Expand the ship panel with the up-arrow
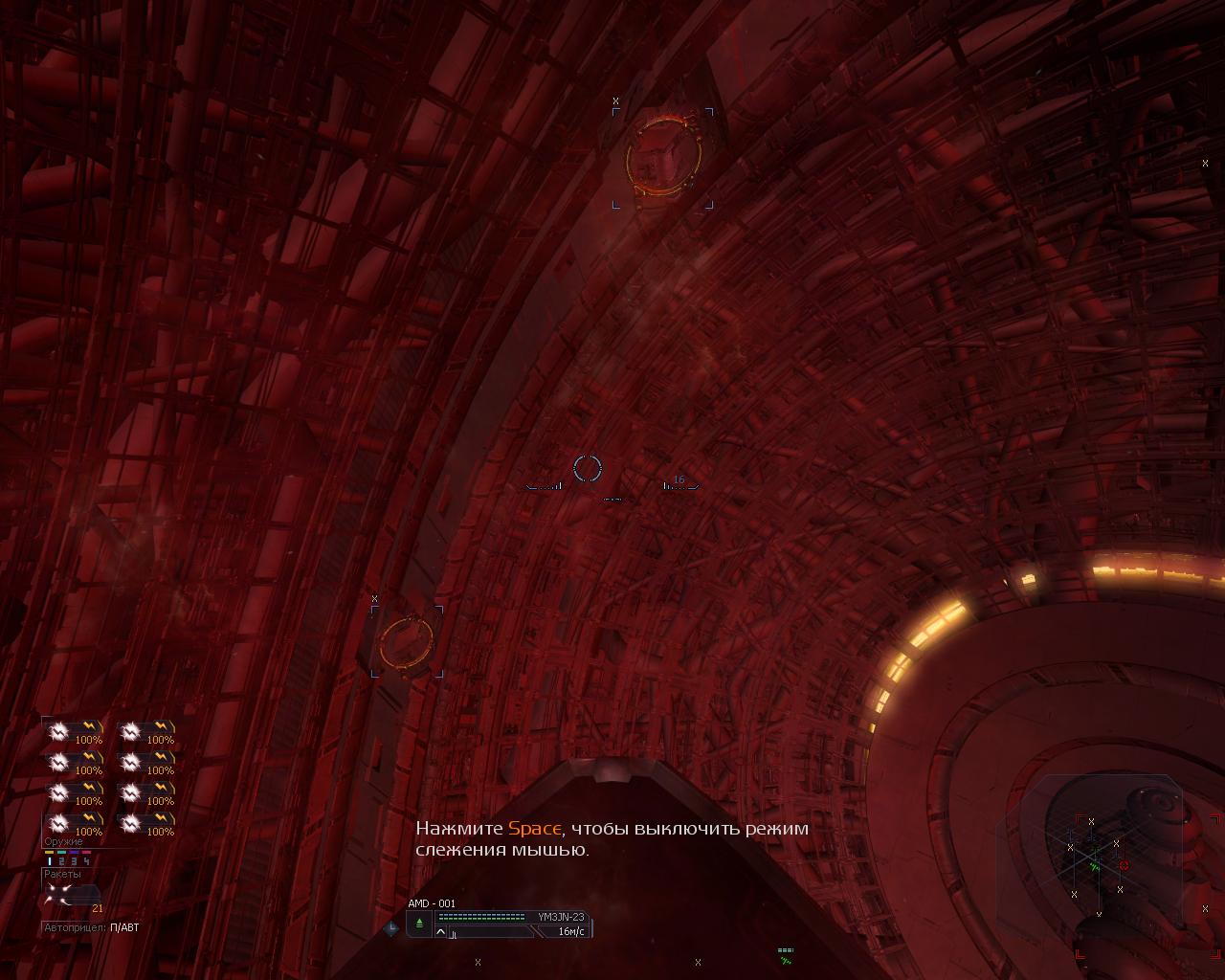This screenshot has width=1225, height=980. point(441,931)
